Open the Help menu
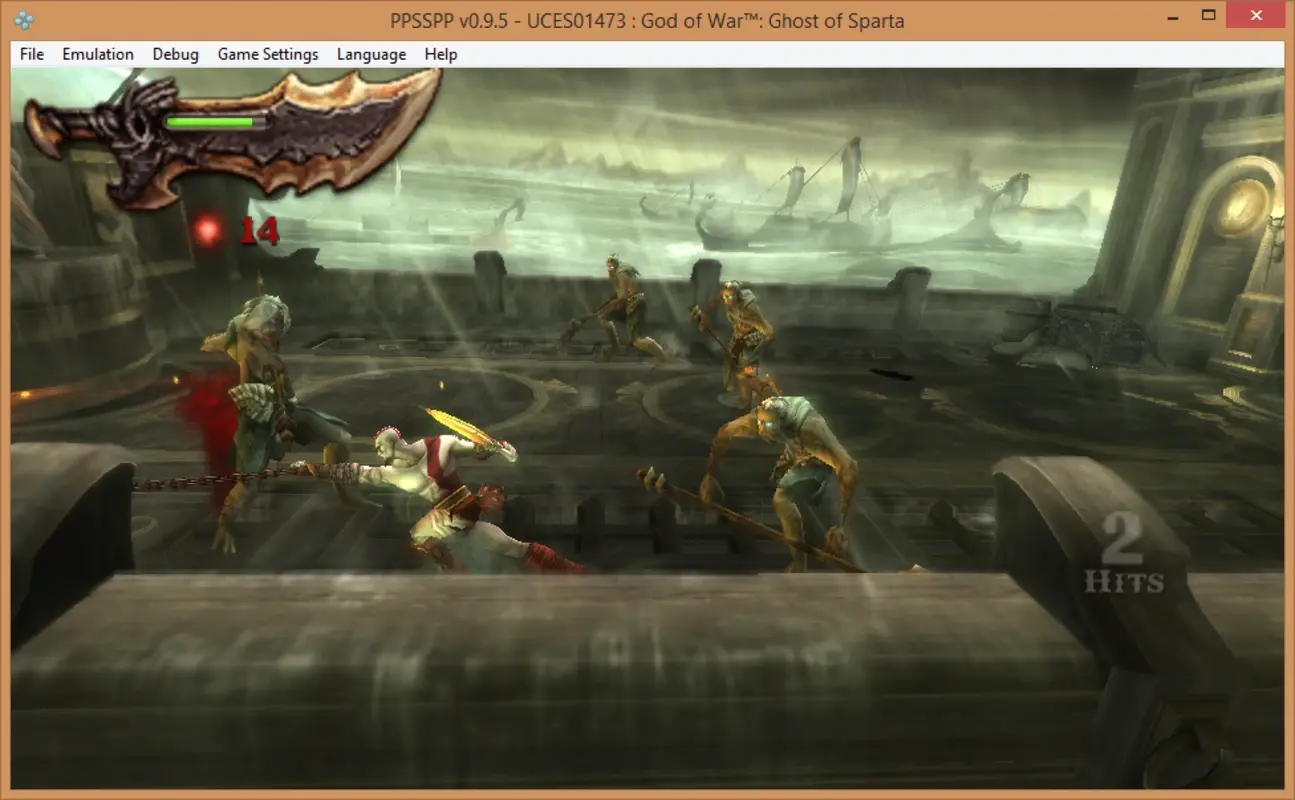1295x800 pixels. tap(439, 54)
